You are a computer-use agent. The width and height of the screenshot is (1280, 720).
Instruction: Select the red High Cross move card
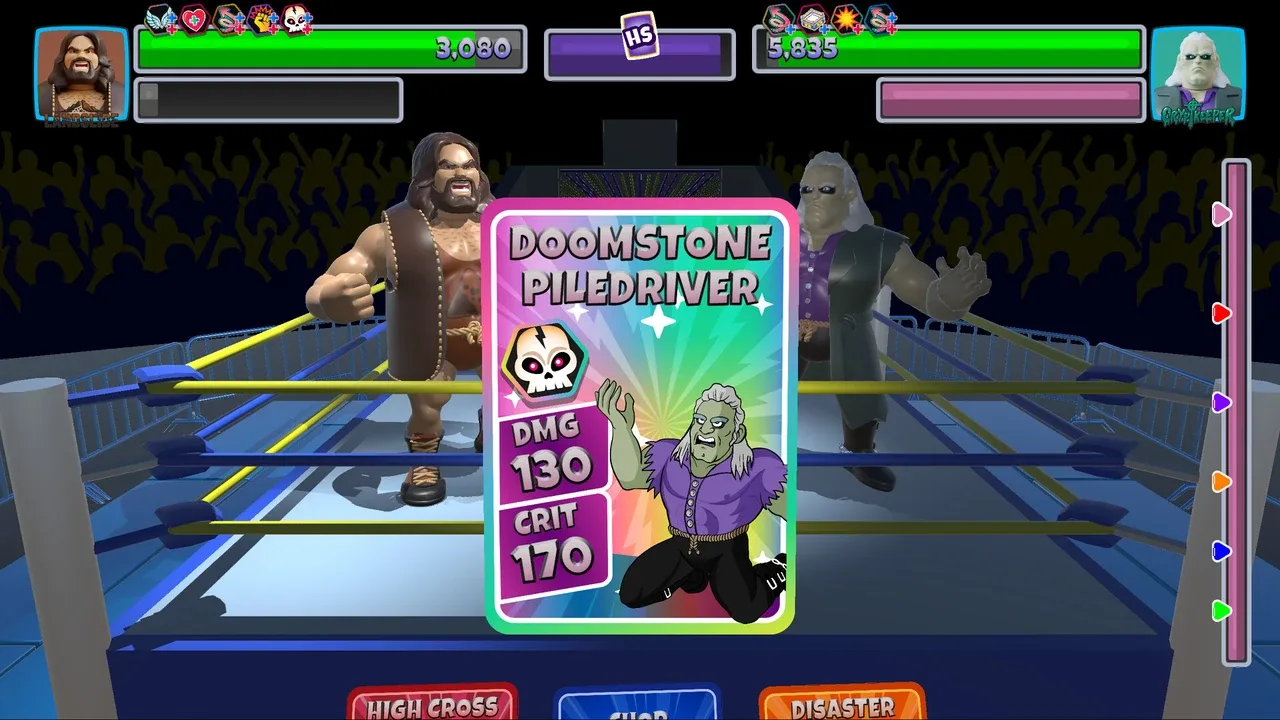click(432, 704)
